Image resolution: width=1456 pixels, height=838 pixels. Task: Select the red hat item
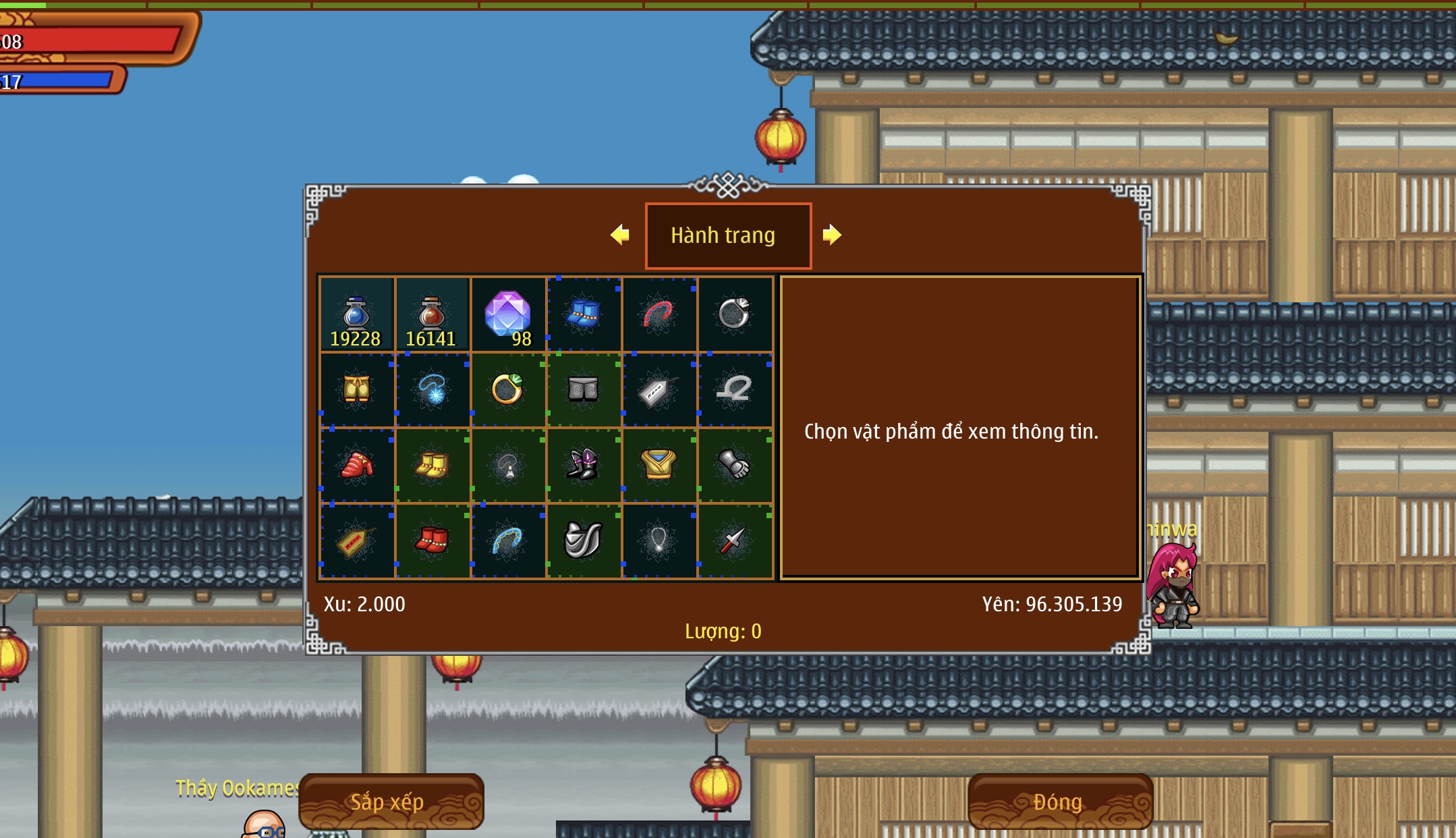(356, 465)
